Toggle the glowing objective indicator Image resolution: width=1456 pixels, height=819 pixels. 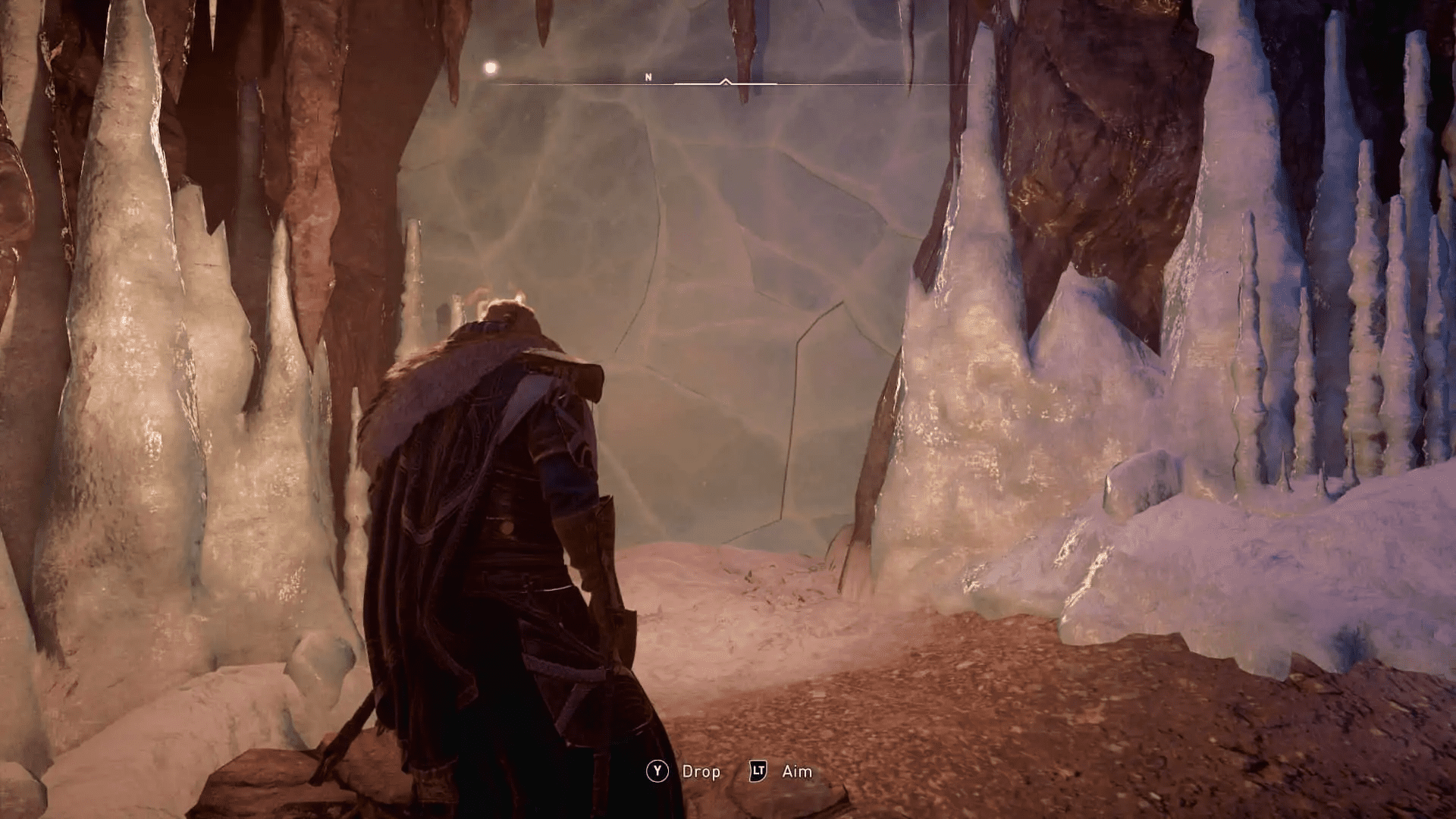tap(489, 68)
